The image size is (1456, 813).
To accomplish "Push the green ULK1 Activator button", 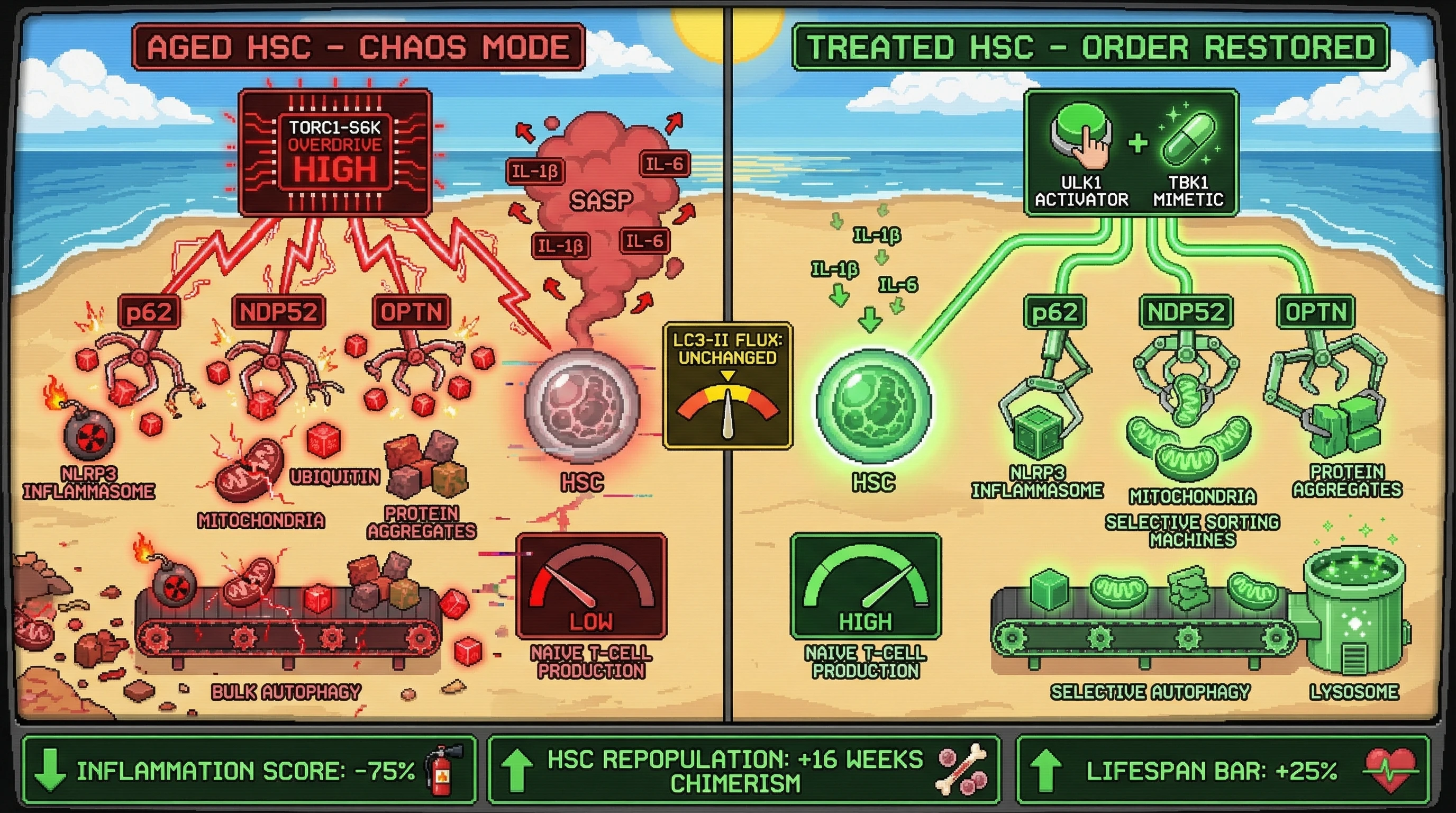I will pyautogui.click(x=1079, y=133).
